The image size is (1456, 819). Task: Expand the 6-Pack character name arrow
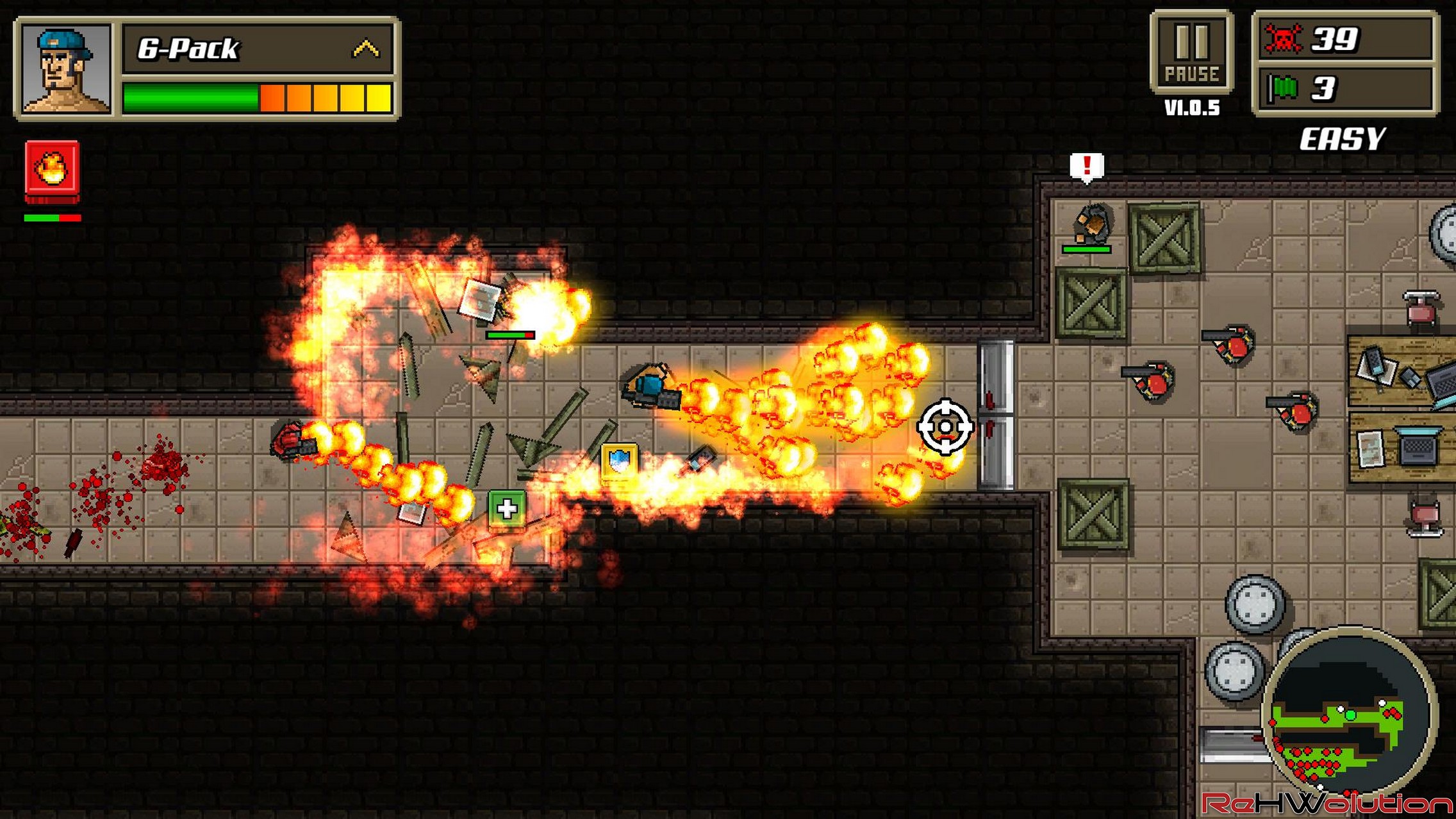click(x=366, y=49)
